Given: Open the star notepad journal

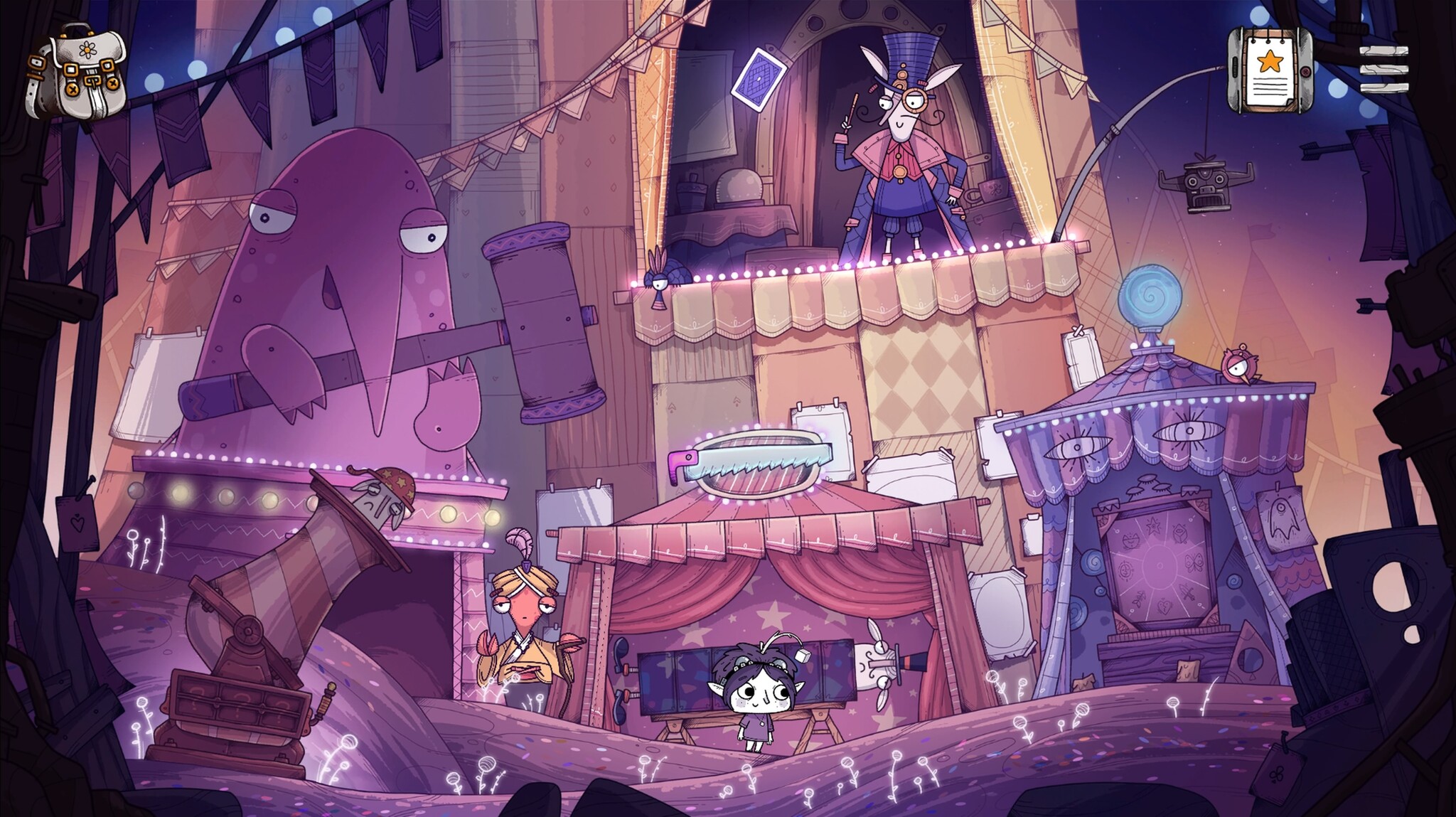Looking at the screenshot, I should pyautogui.click(x=1269, y=70).
